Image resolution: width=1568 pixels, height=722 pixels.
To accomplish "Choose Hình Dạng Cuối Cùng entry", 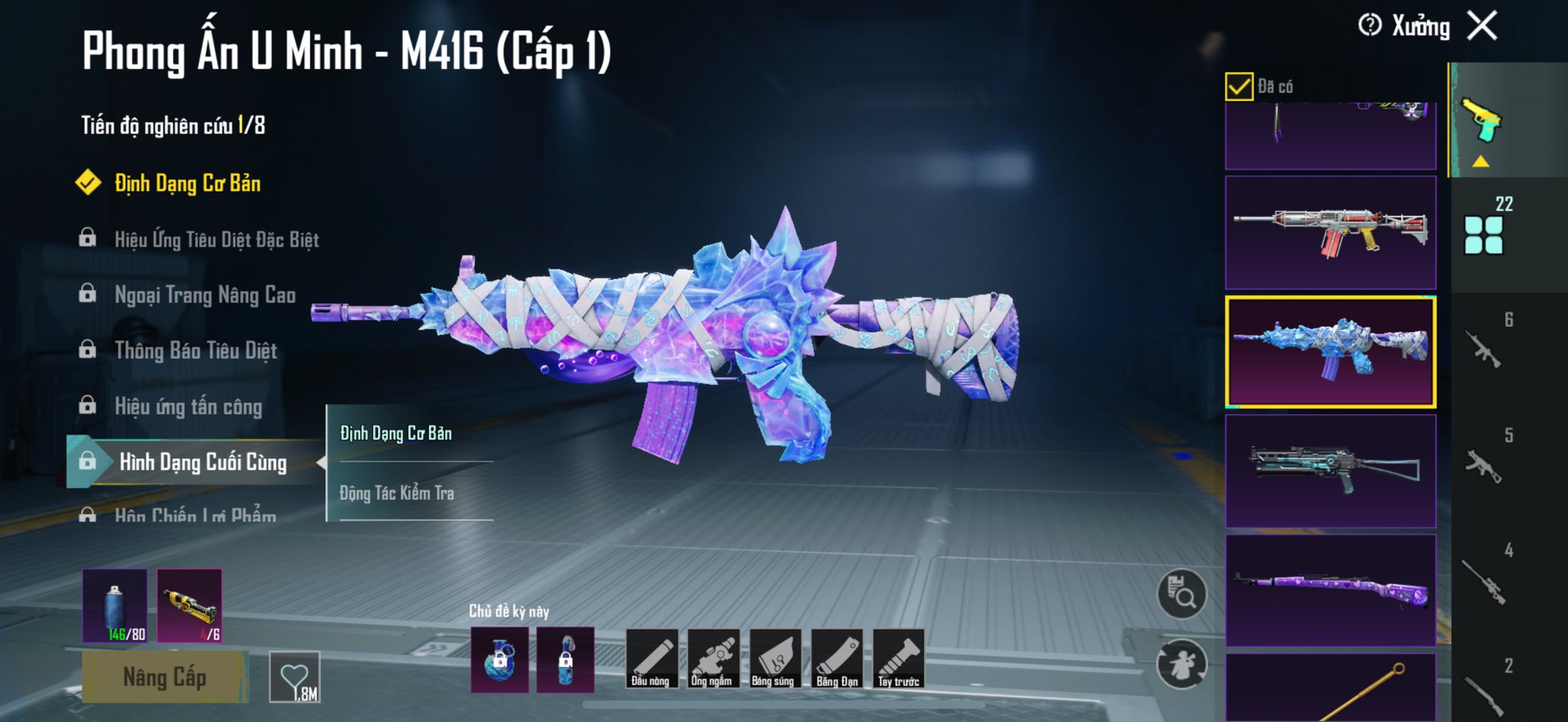I will coord(202,462).
